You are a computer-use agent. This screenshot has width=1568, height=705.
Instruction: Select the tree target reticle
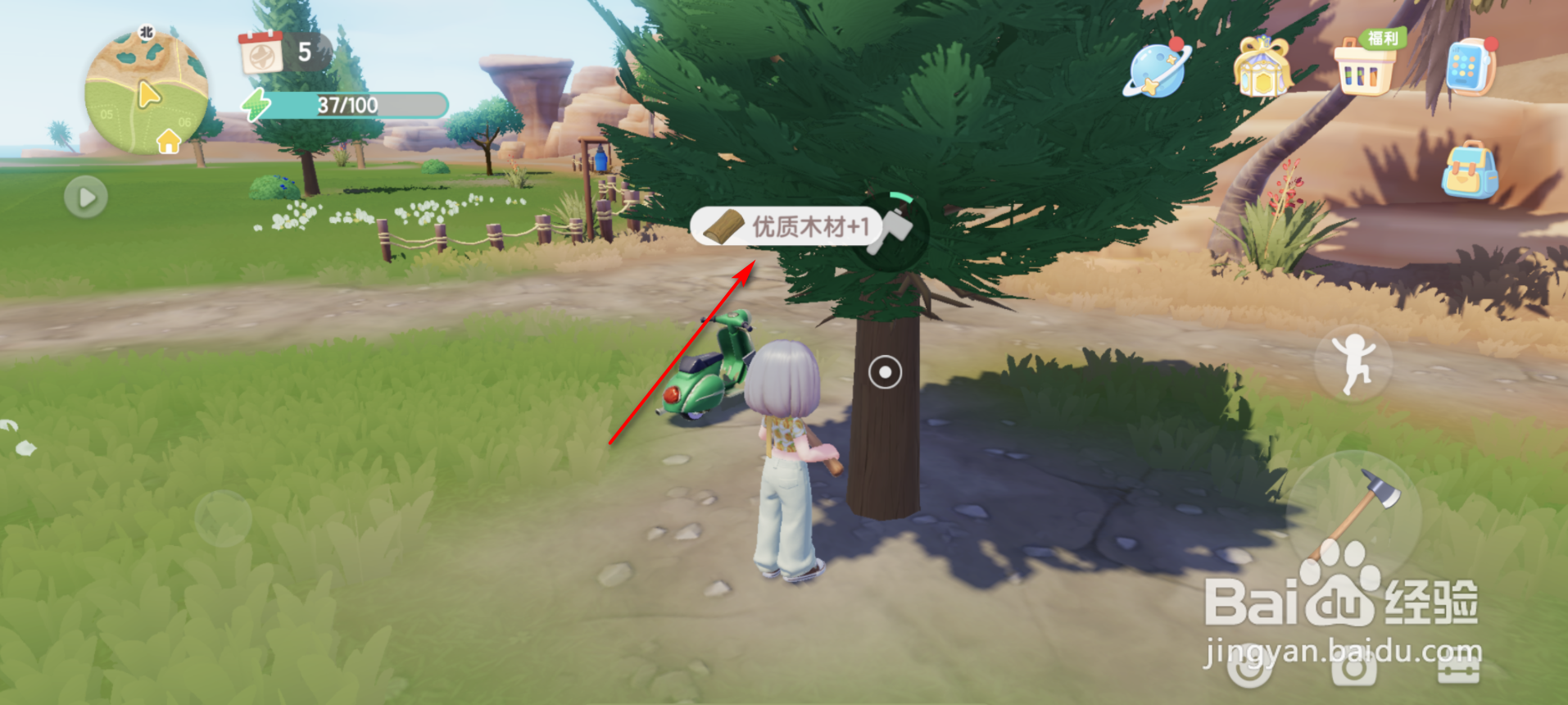(x=886, y=371)
